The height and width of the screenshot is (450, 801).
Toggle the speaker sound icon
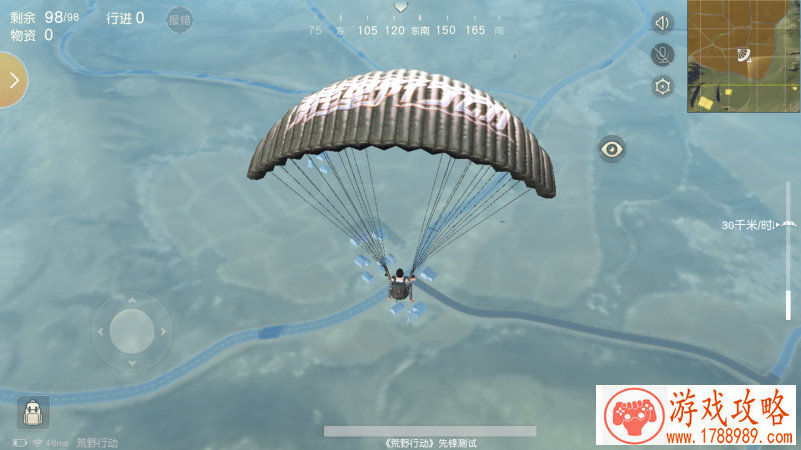pos(662,23)
